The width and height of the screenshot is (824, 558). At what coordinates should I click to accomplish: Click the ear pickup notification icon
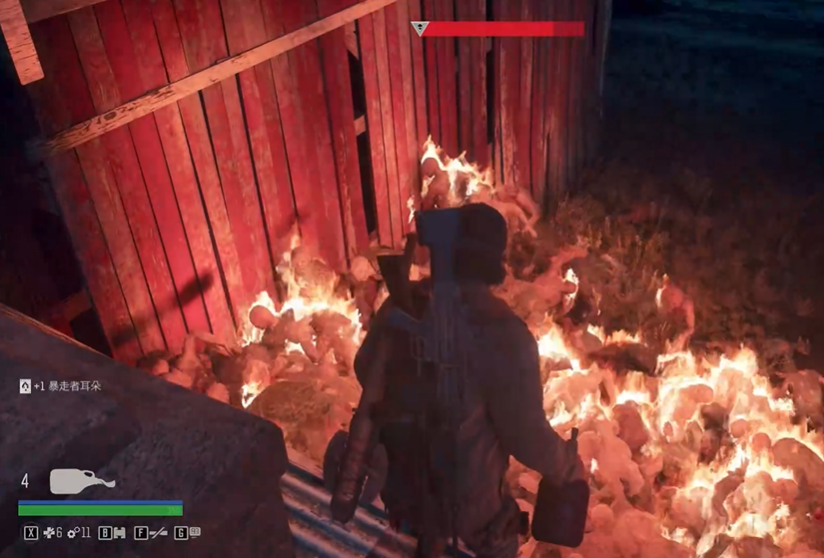click(x=25, y=385)
